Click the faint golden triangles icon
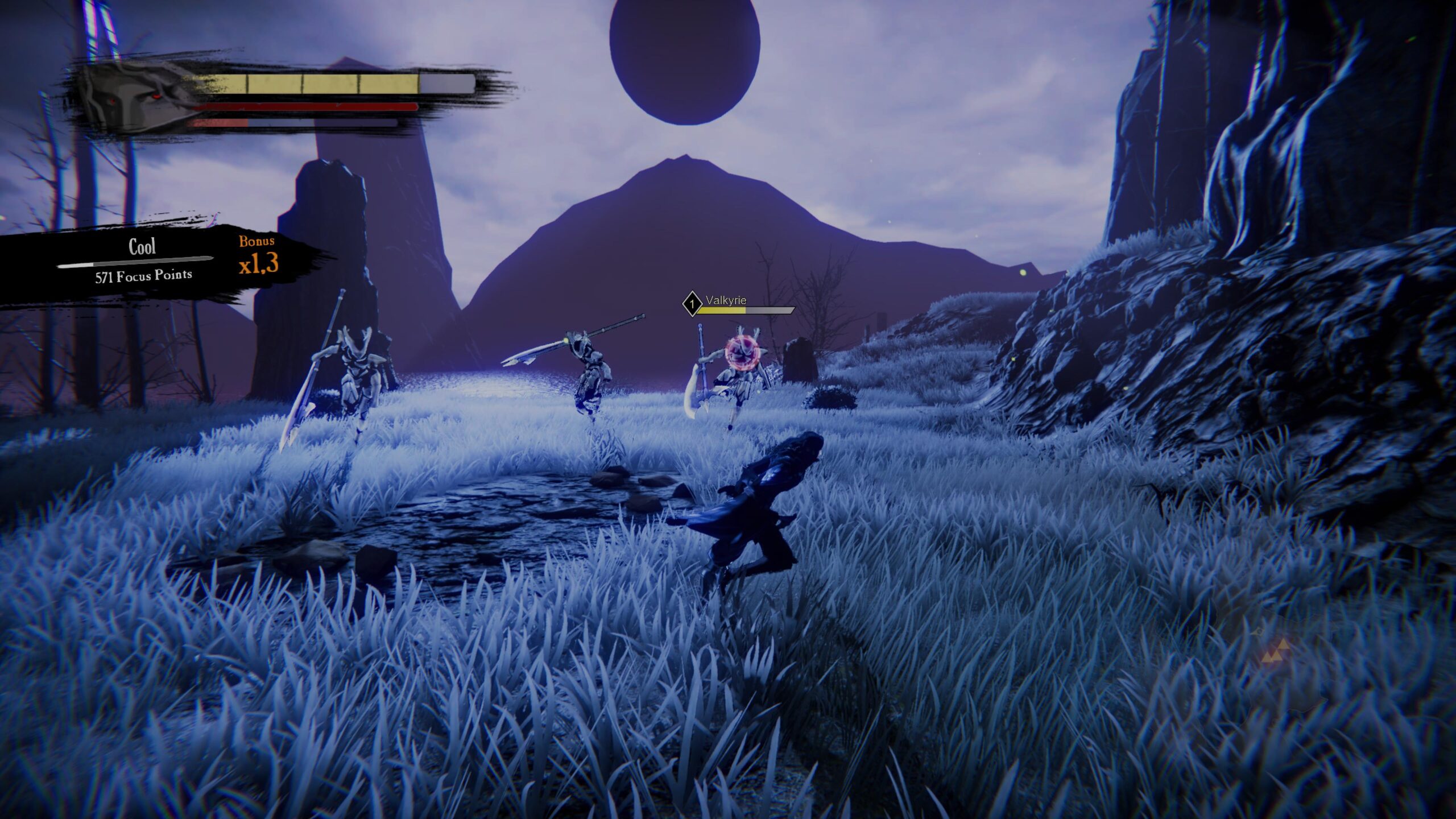The width and height of the screenshot is (1456, 819). pos(1277,651)
